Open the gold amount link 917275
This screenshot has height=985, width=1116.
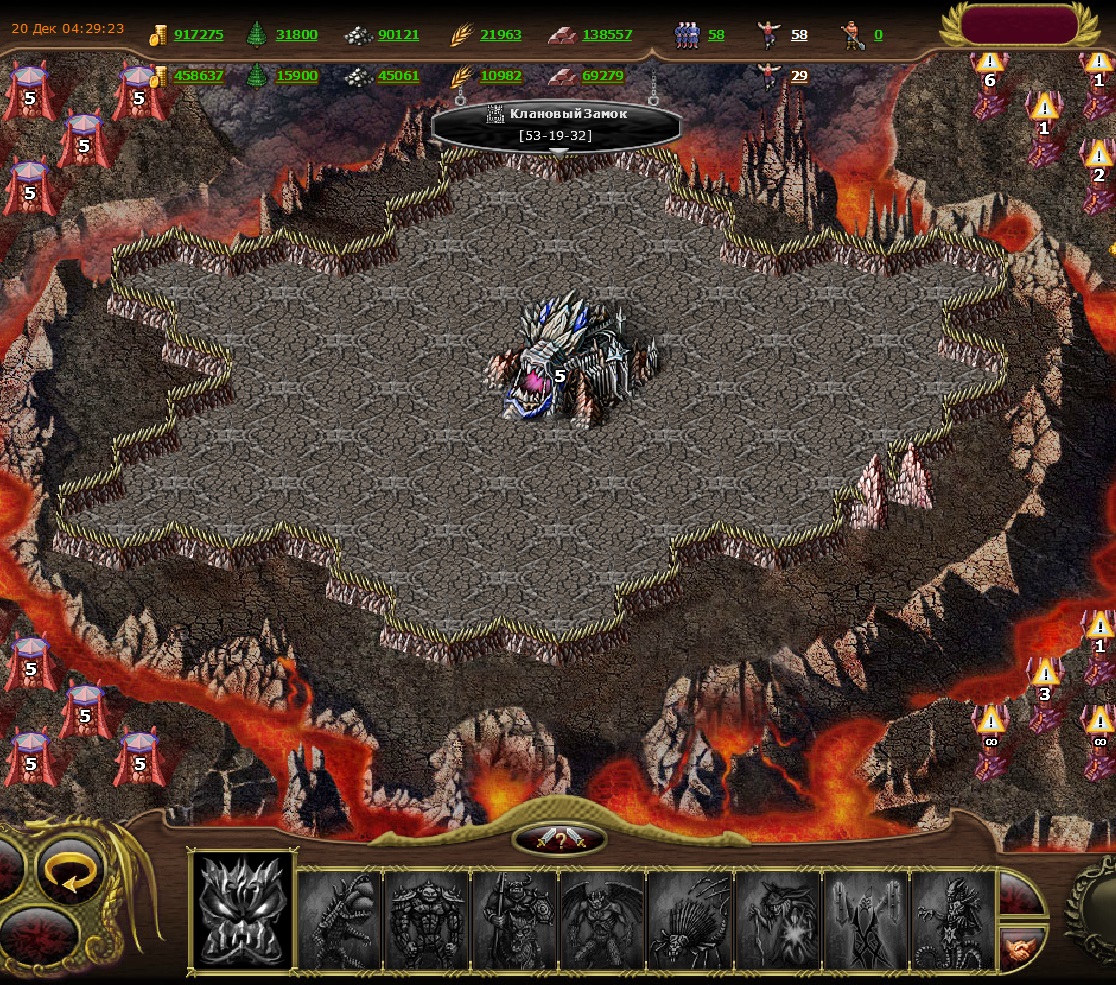click(x=198, y=35)
